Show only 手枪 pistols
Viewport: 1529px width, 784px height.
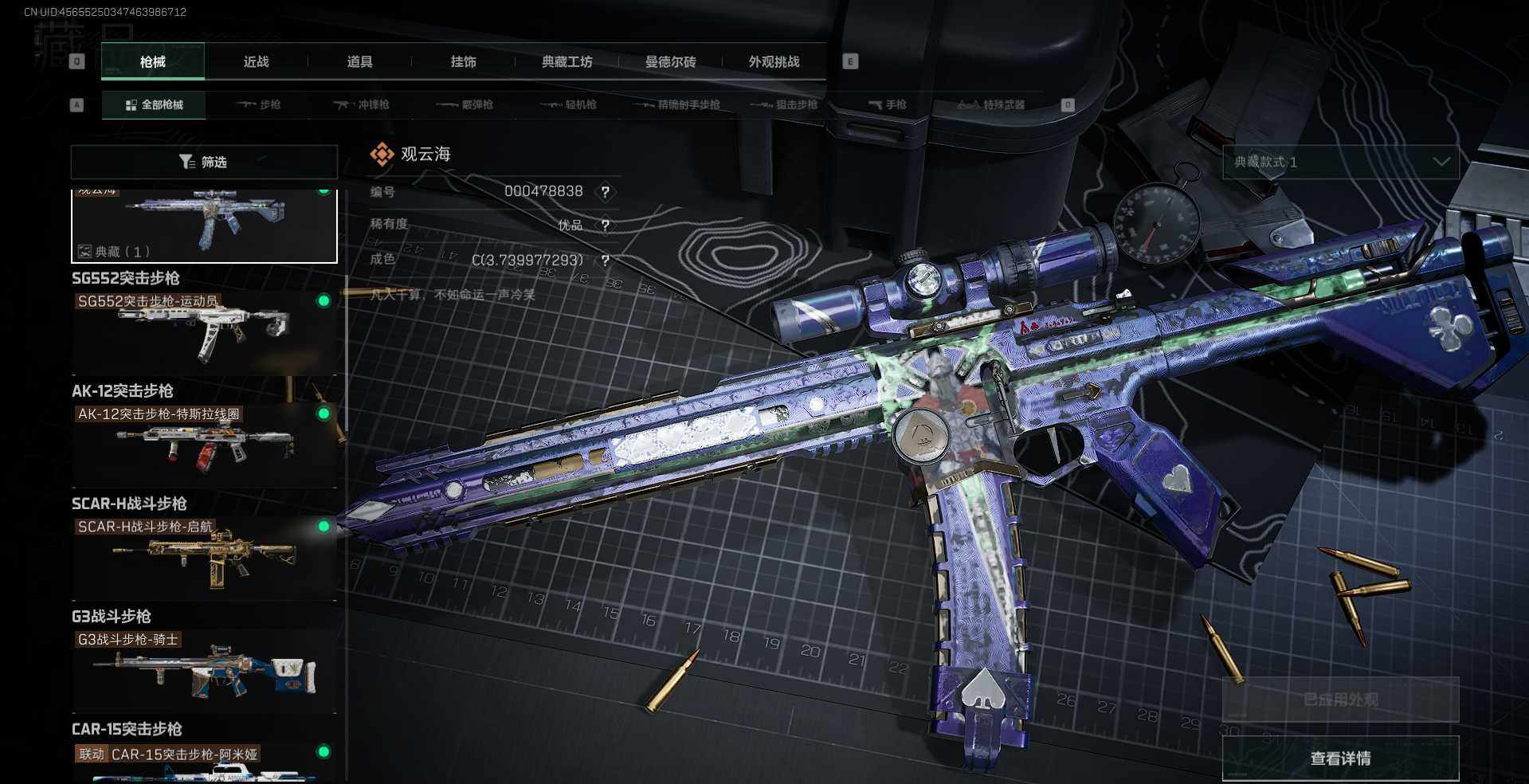(888, 104)
